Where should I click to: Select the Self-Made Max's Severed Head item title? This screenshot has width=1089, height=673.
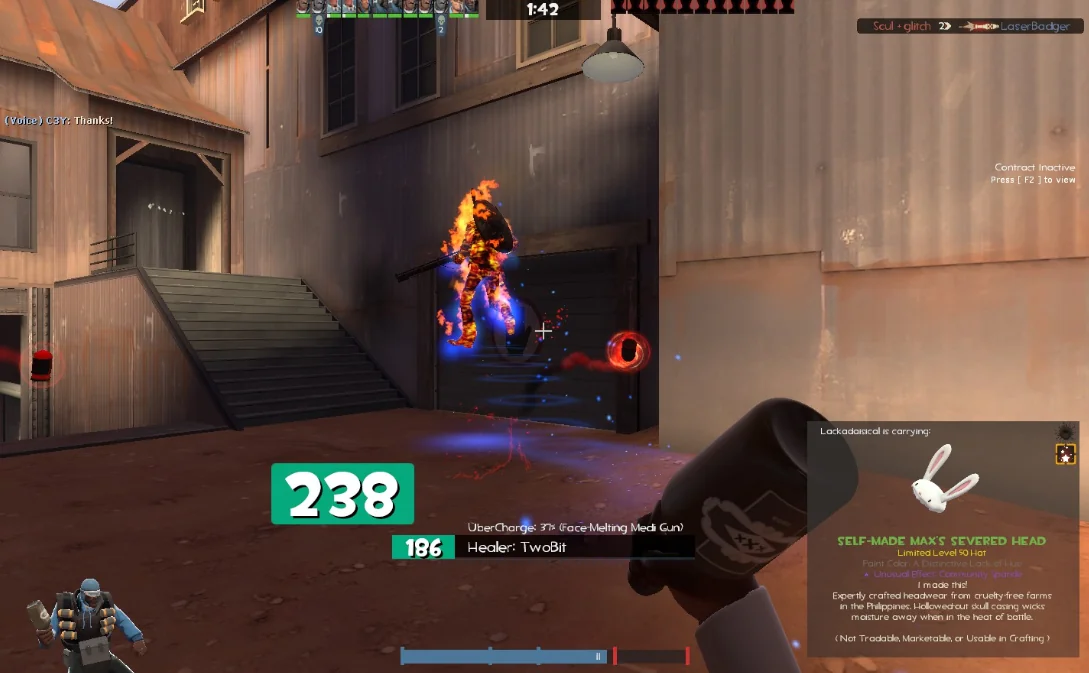click(x=941, y=541)
